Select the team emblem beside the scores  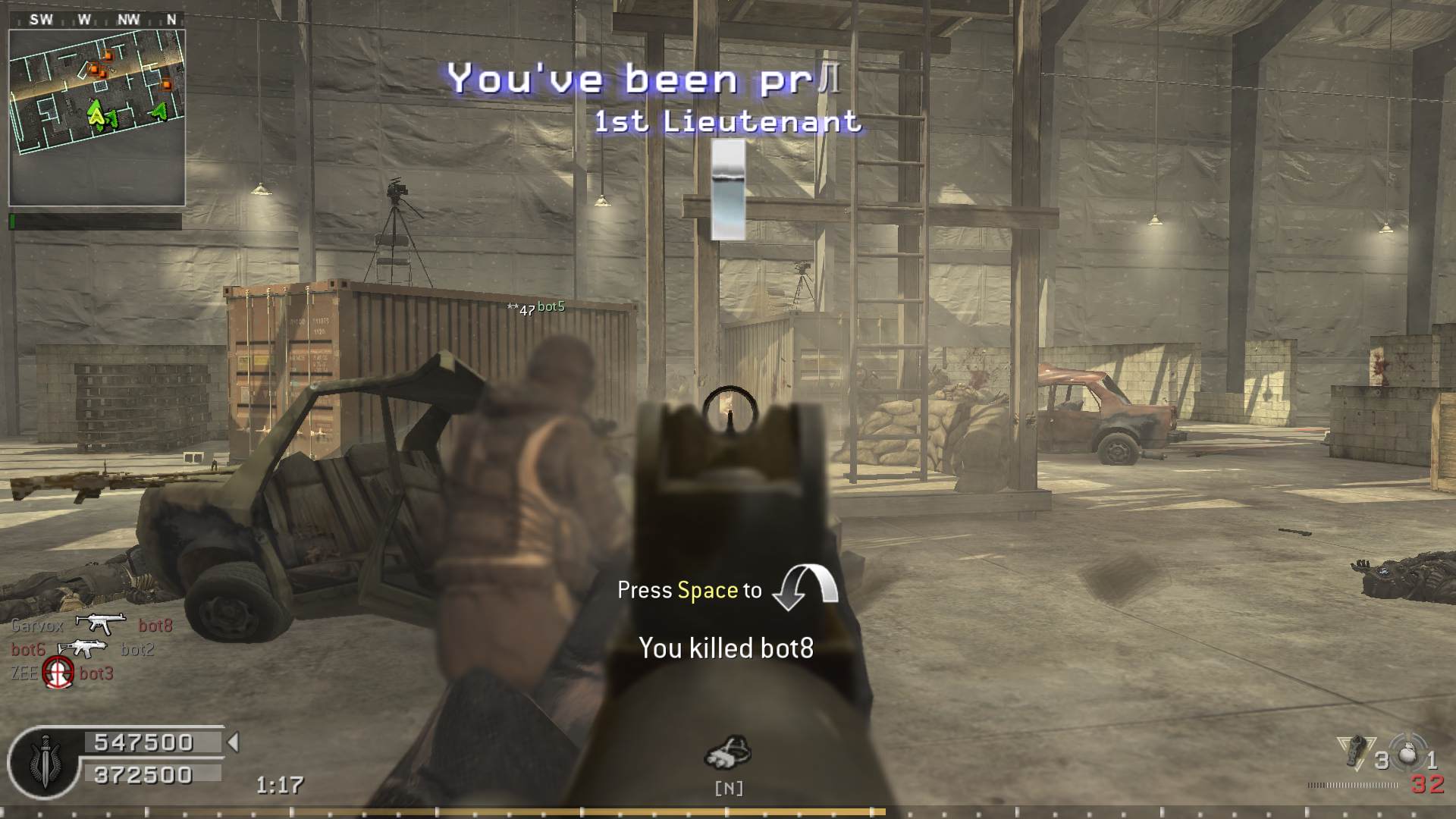(x=43, y=760)
